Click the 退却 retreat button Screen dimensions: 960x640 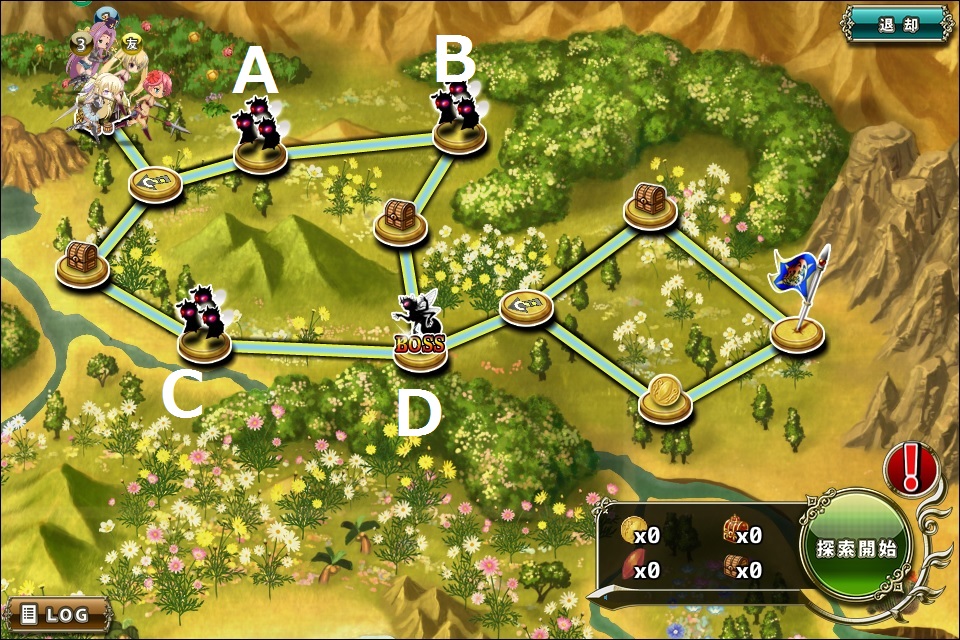(x=896, y=24)
